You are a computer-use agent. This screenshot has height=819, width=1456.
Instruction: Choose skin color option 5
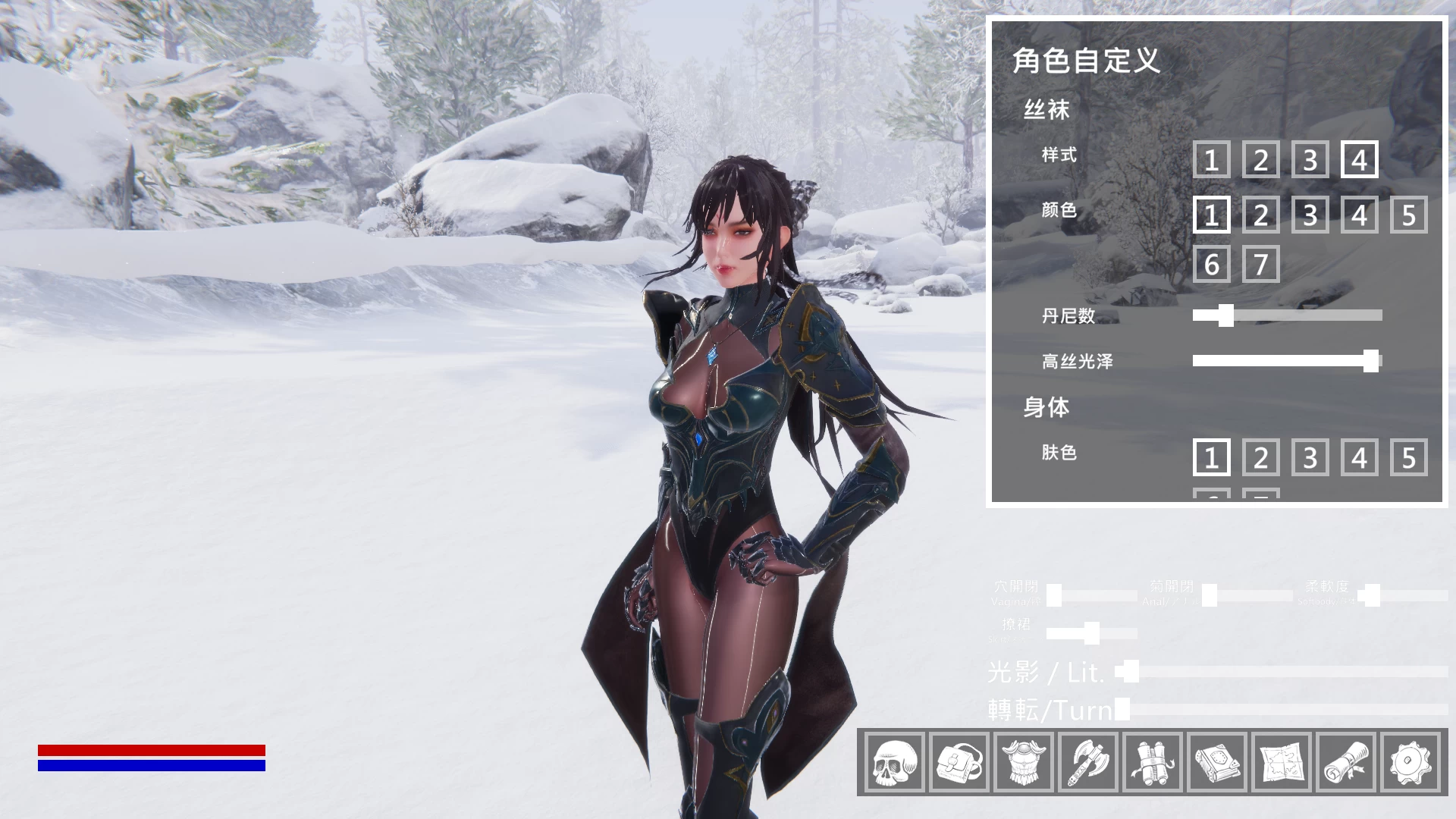pos(1407,458)
